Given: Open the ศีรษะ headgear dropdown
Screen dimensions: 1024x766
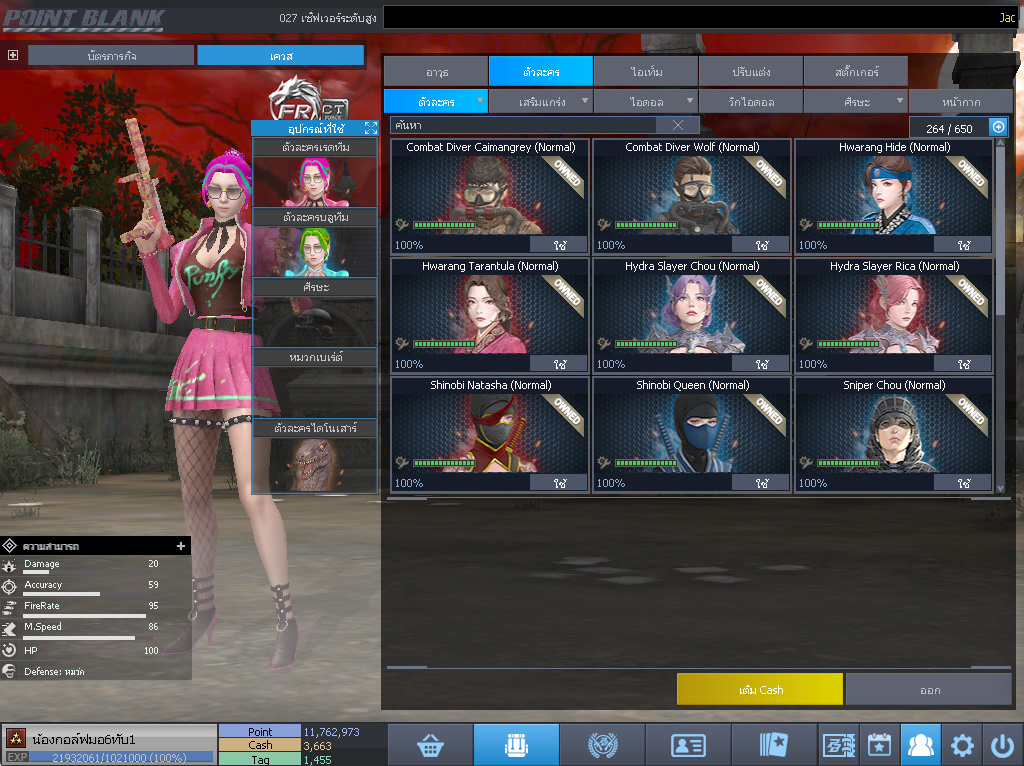Looking at the screenshot, I should 855,101.
